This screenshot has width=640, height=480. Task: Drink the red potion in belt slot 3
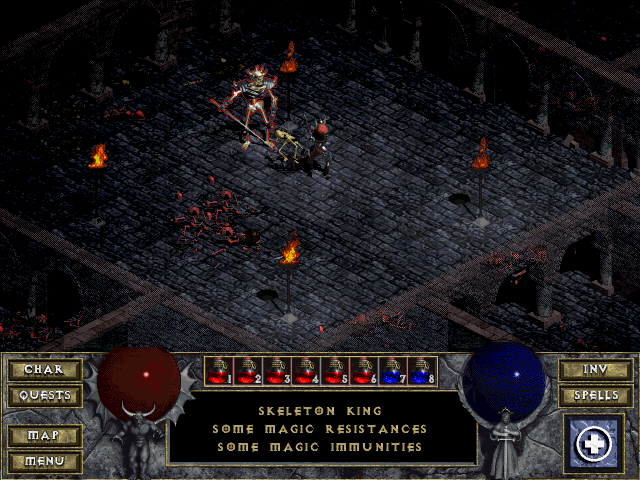pyautogui.click(x=277, y=371)
